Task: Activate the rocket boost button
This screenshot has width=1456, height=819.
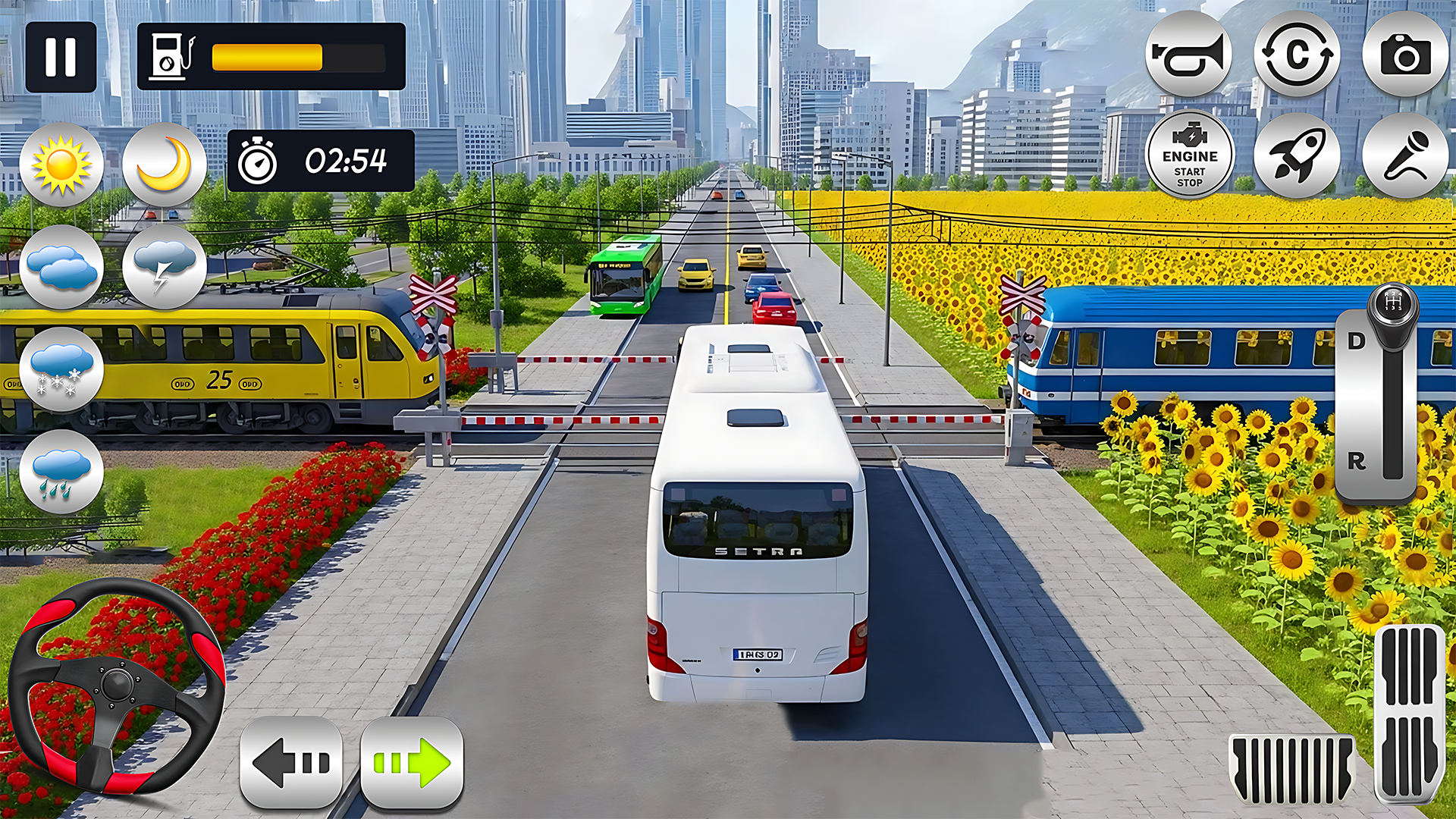Action: [x=1297, y=155]
